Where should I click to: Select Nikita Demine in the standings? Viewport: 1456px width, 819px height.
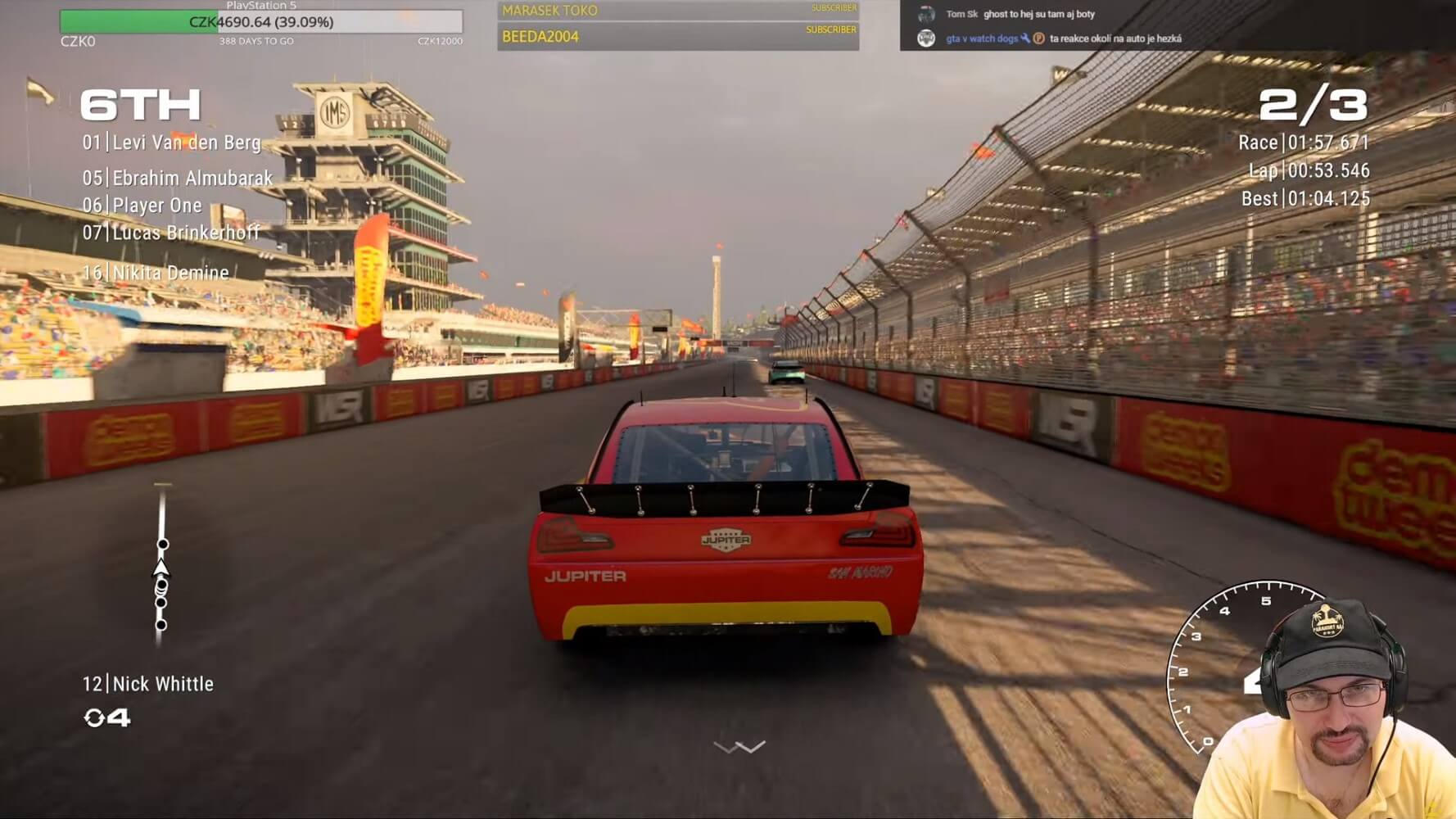click(156, 273)
